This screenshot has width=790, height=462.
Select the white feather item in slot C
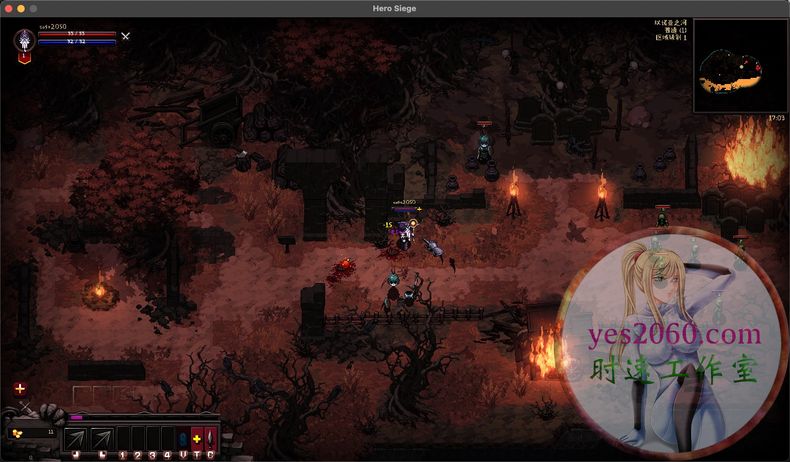pyautogui.click(x=210, y=439)
